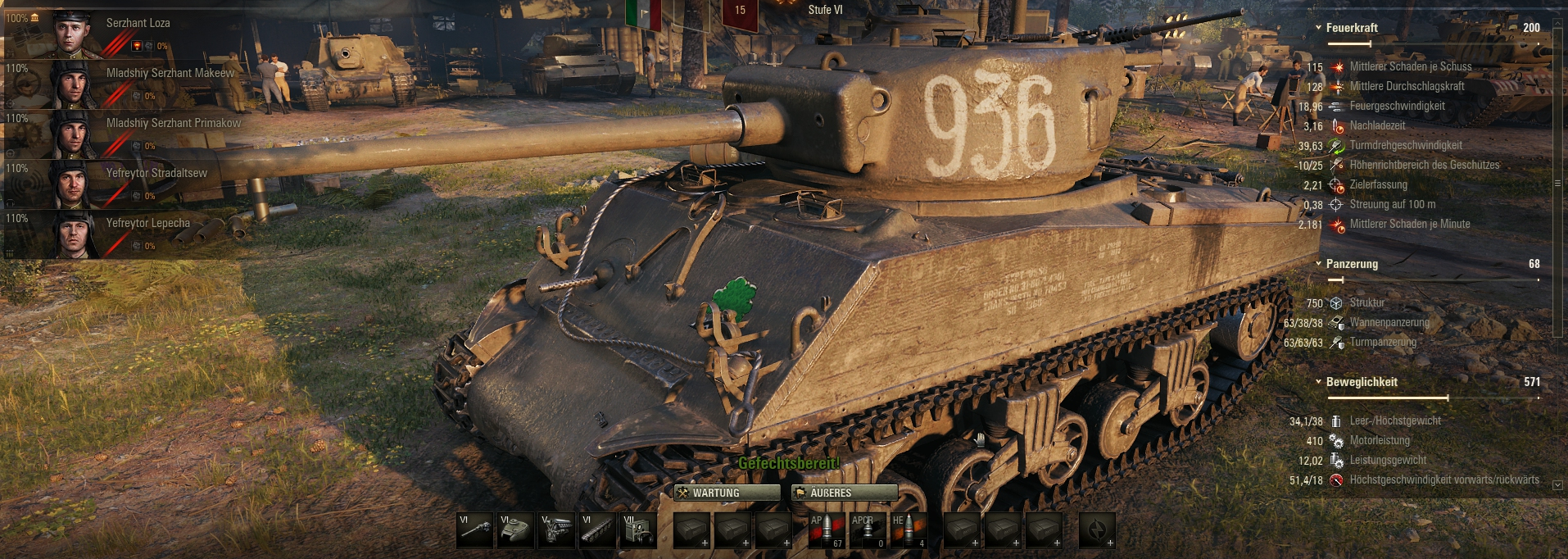Collapse the Feuerkraft stats section

[x=1318, y=28]
